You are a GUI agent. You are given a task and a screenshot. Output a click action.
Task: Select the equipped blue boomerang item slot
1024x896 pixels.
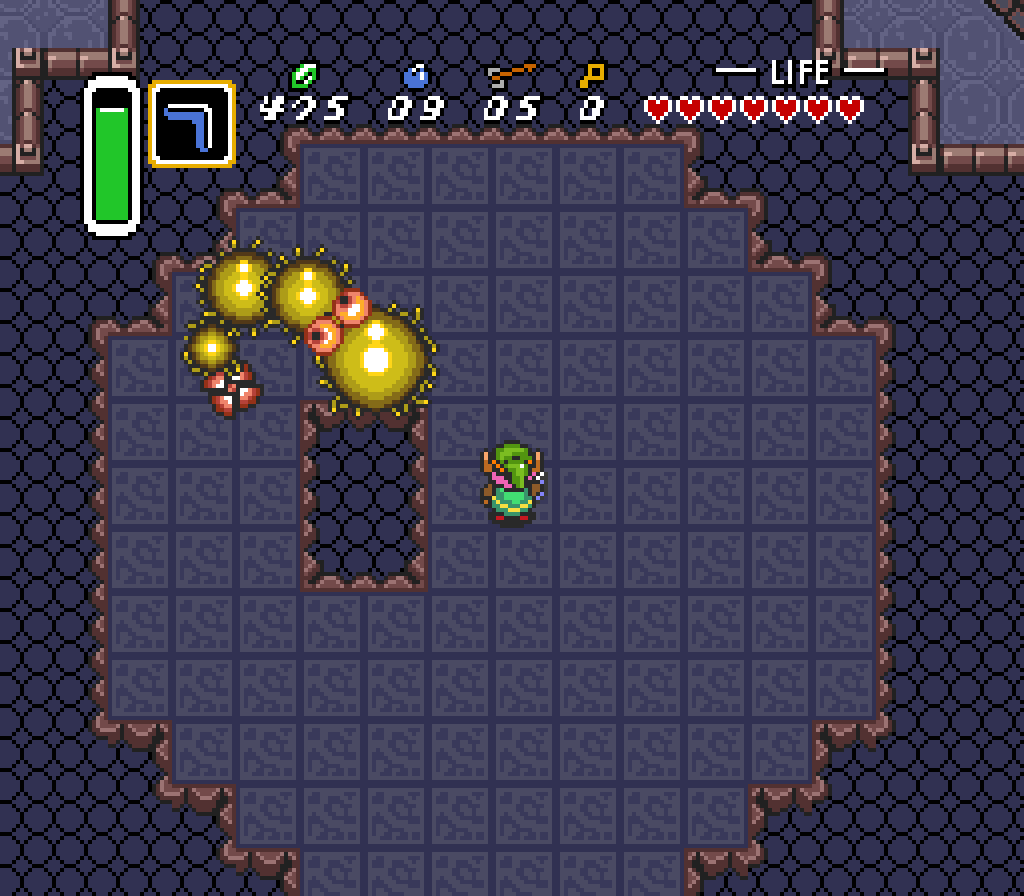tap(191, 124)
